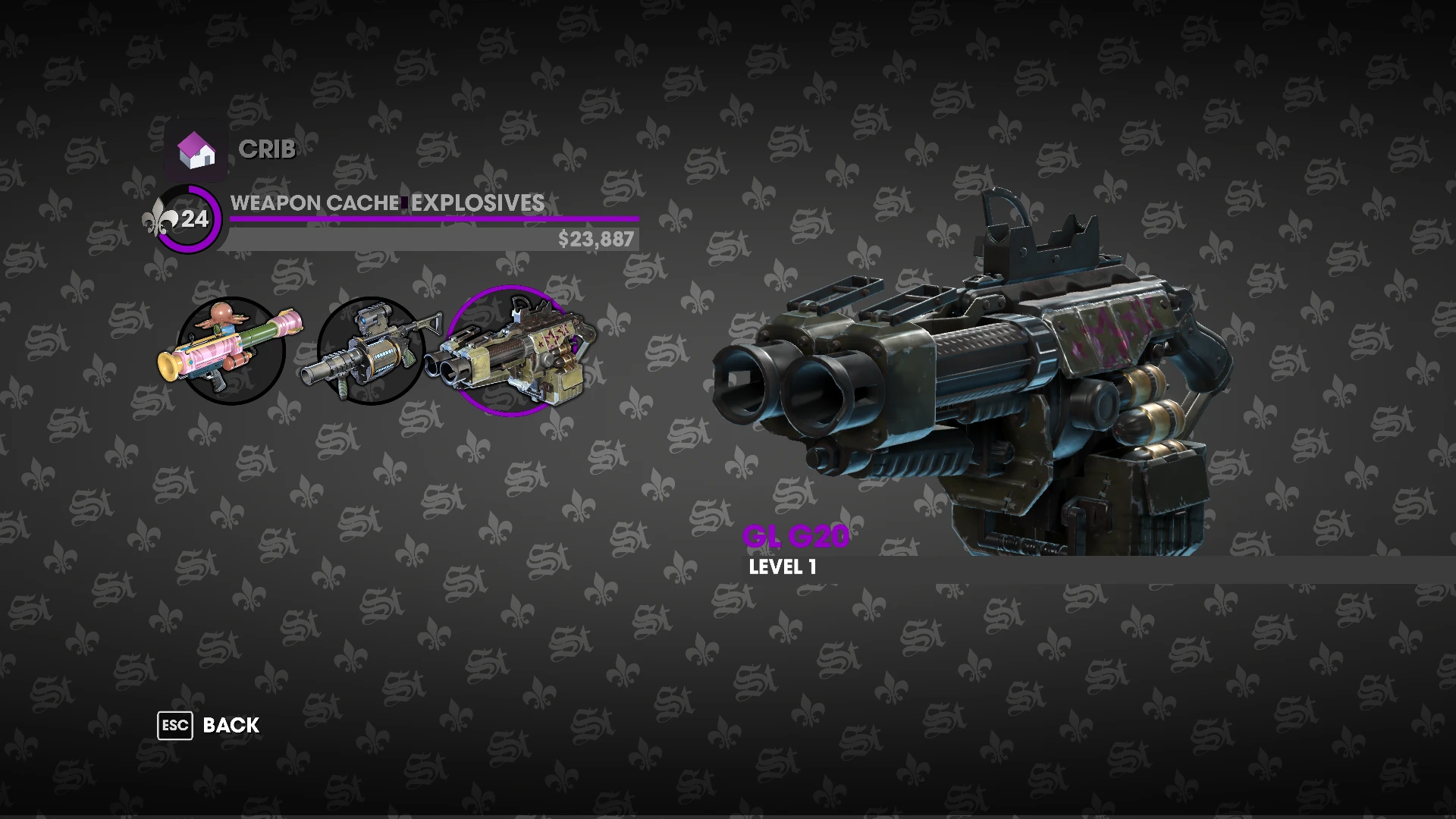Click the GL G20 weapon name

[798, 536]
